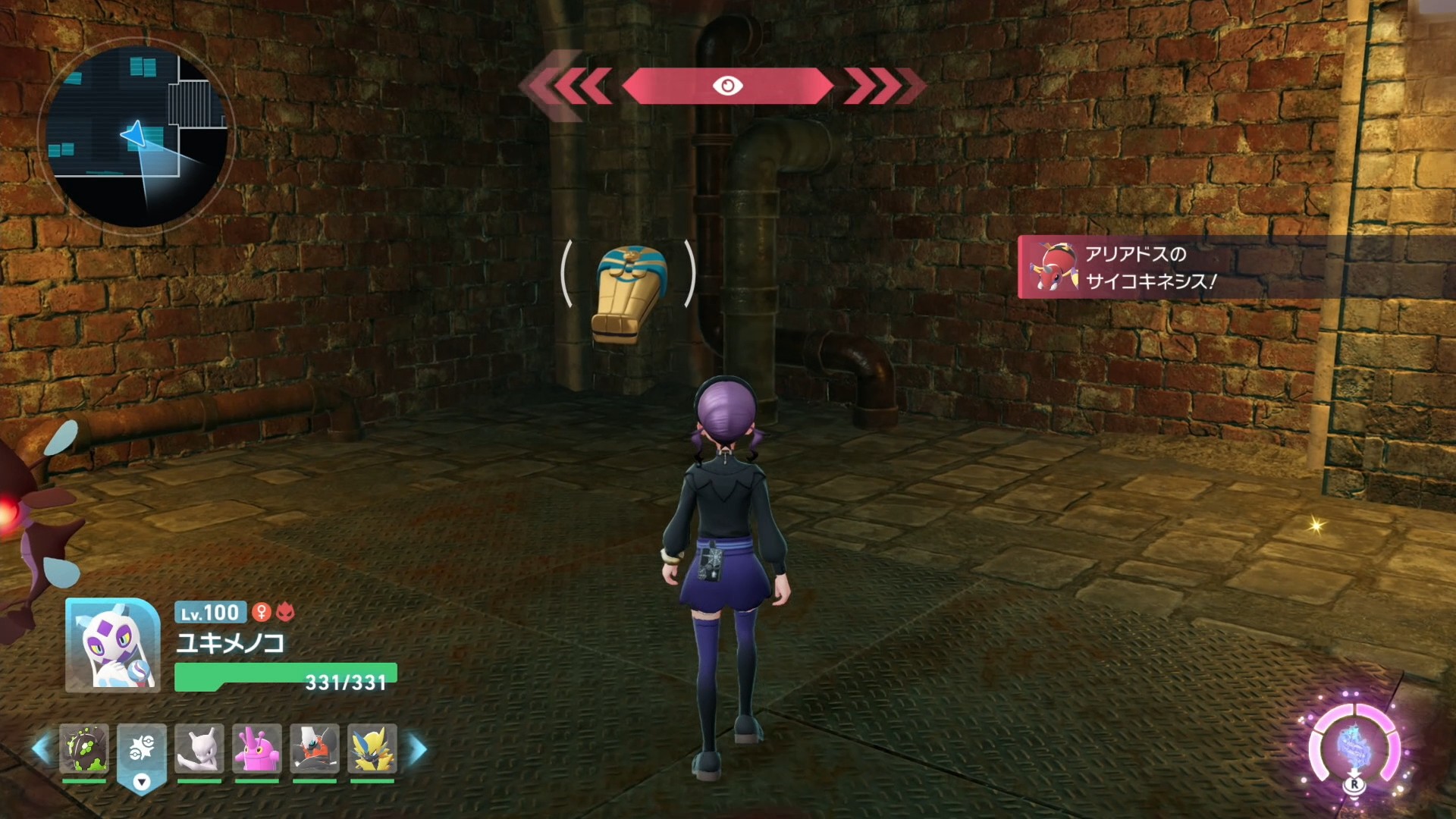Click the right party scroll arrow
Viewport: 1456px width, 819px height.
(x=418, y=749)
